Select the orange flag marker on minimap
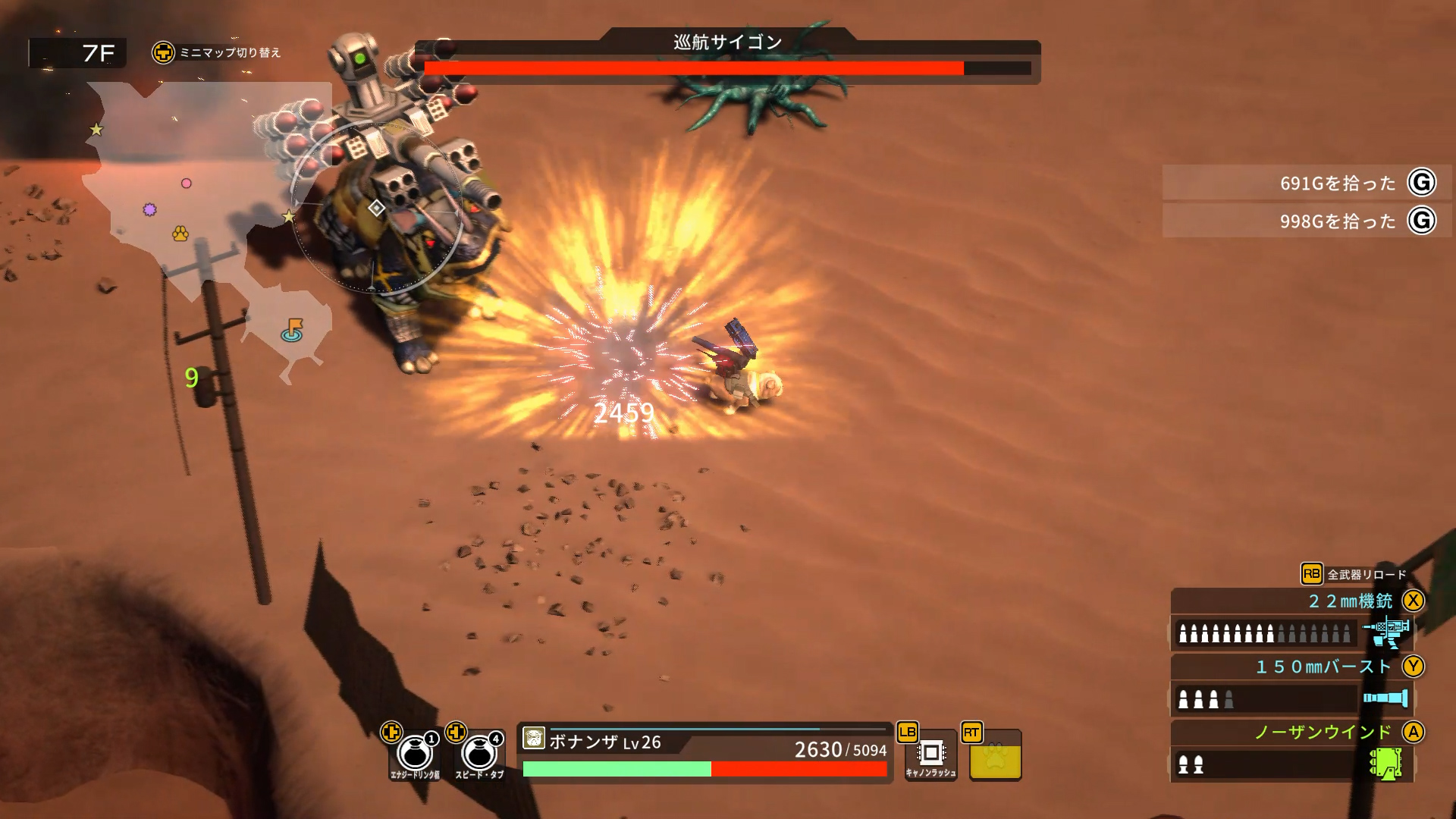This screenshot has width=1456, height=819. click(293, 330)
